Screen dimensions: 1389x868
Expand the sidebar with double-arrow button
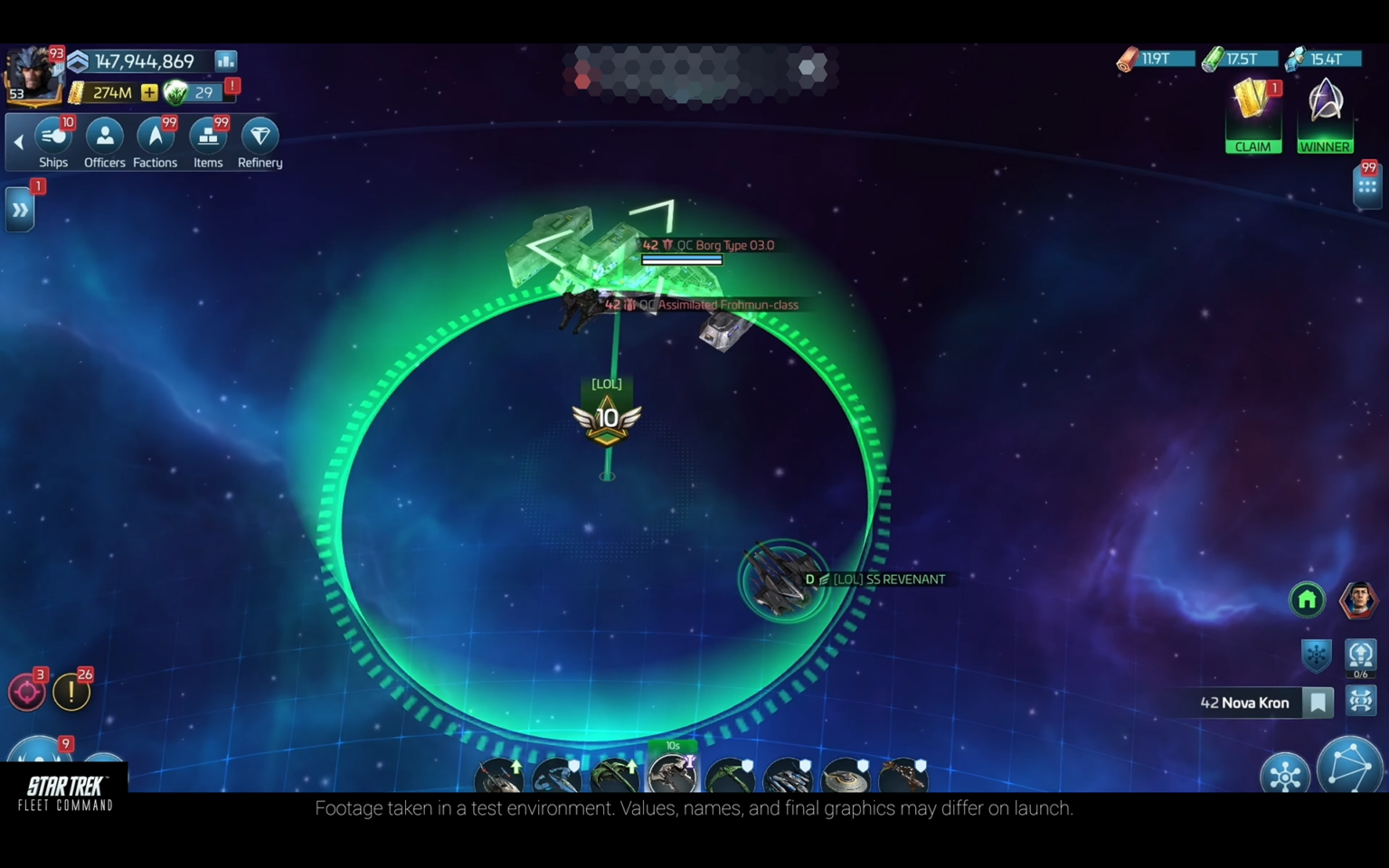click(x=19, y=209)
